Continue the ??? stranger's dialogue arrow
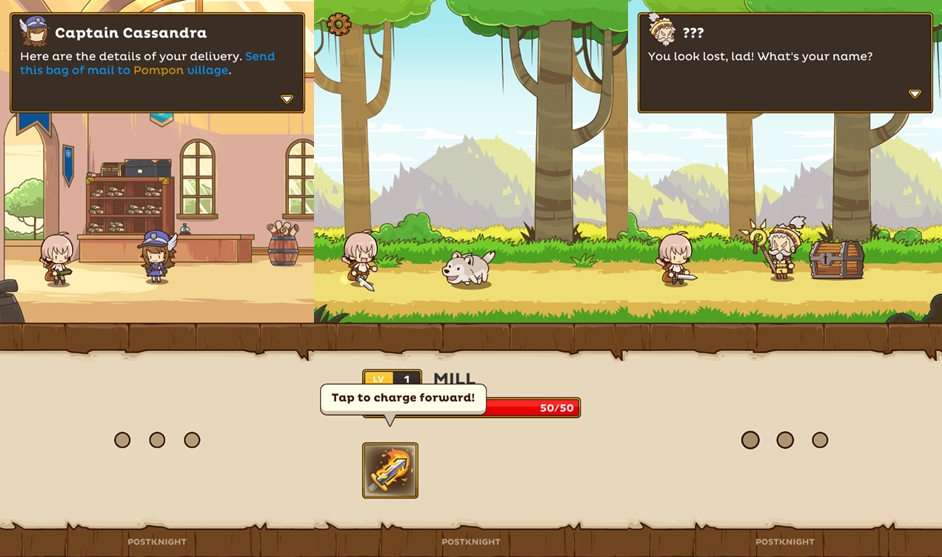Screen dimensions: 942x557 coord(914,94)
